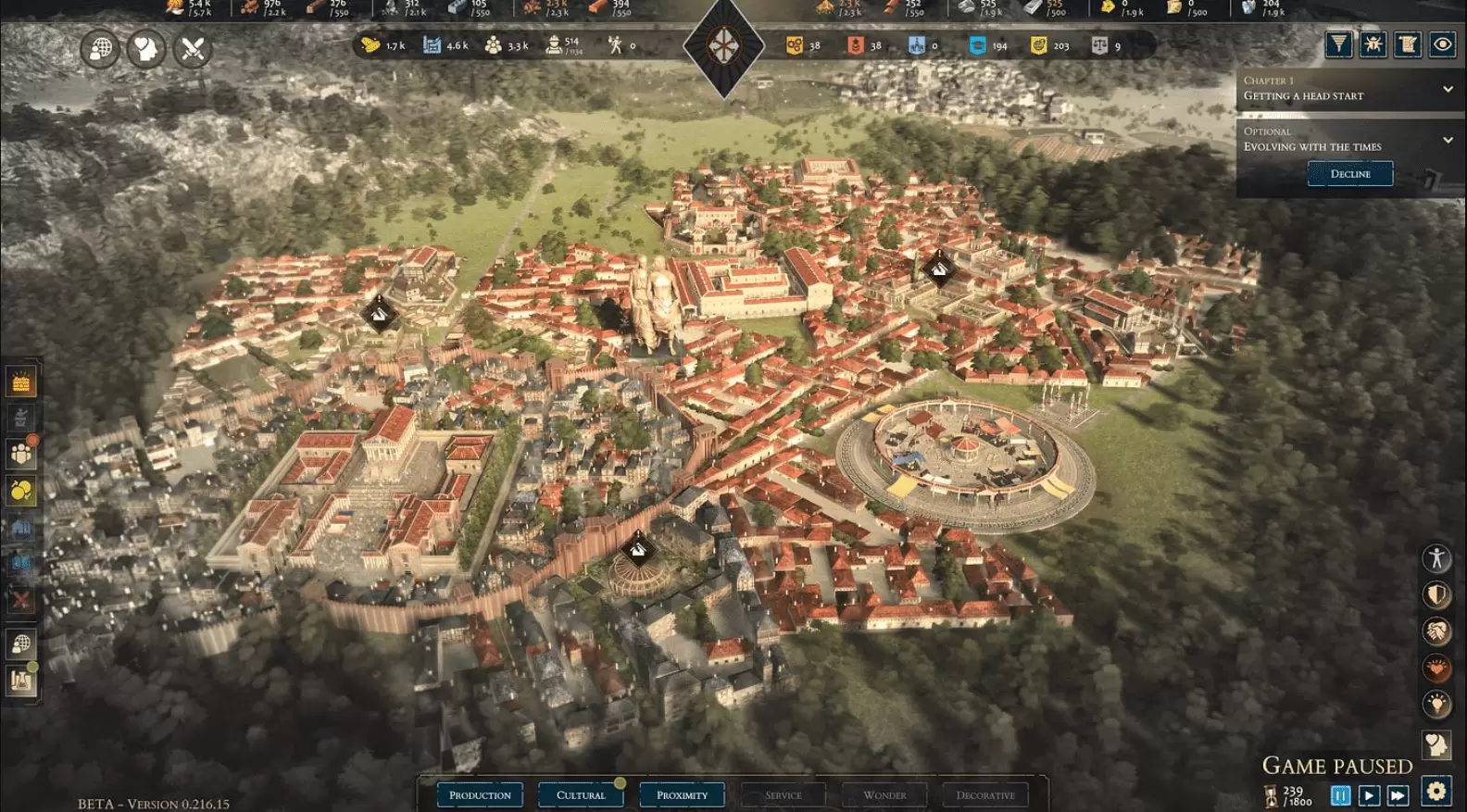Select the Proximity buildings tab
This screenshot has height=812, width=1467.
(x=682, y=794)
